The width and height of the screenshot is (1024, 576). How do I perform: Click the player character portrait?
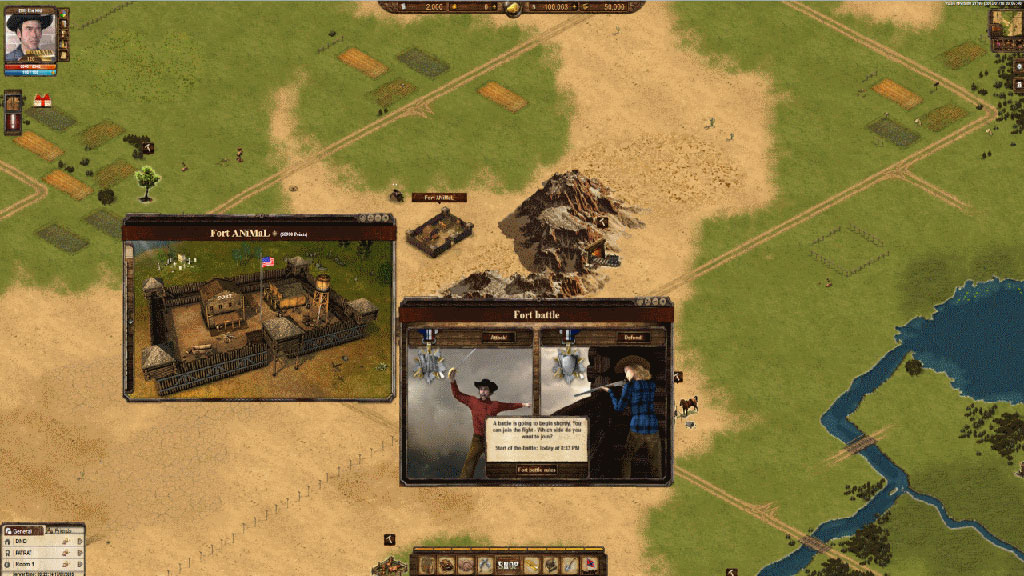[30, 37]
